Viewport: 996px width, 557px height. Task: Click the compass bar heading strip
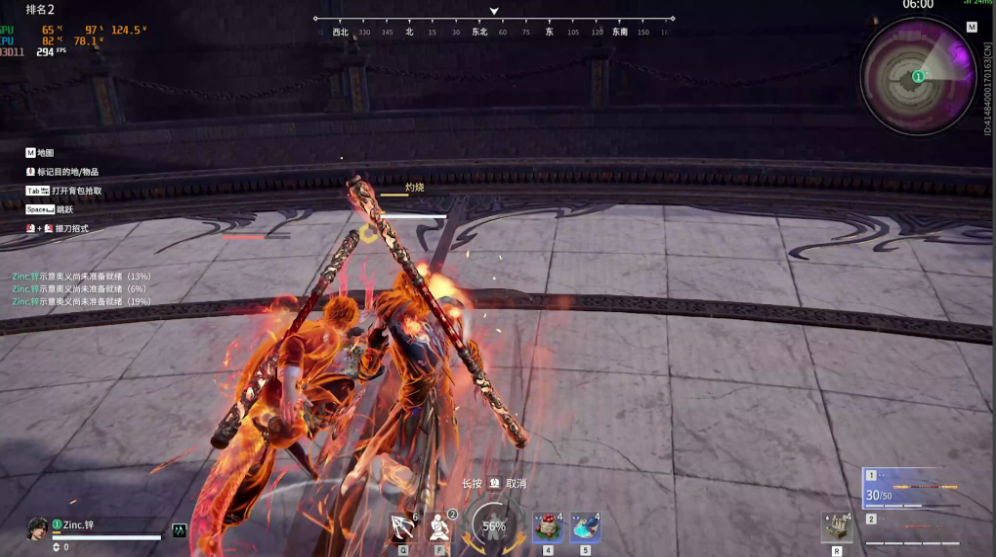tap(494, 31)
